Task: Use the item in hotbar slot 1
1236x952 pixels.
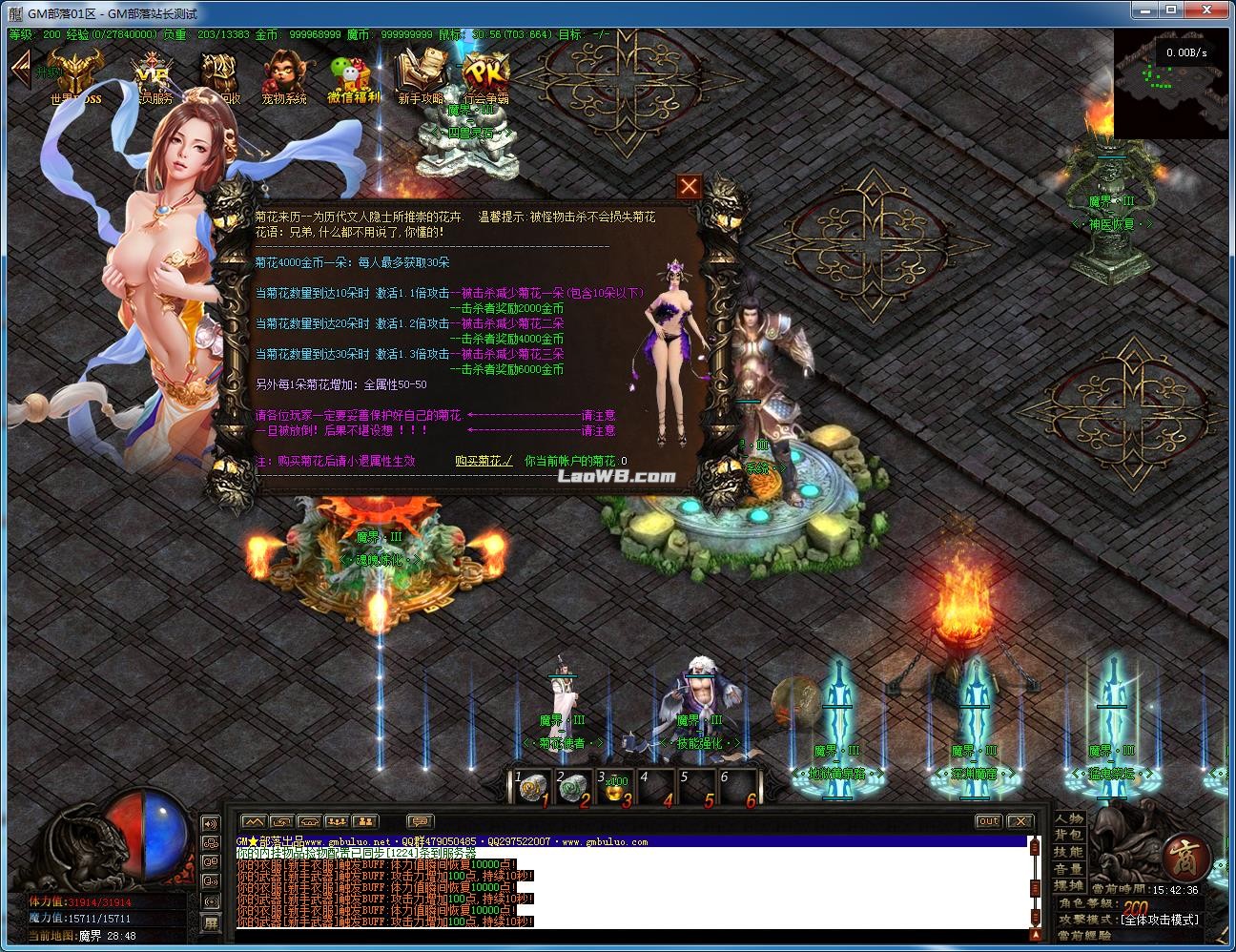Action: (x=530, y=787)
